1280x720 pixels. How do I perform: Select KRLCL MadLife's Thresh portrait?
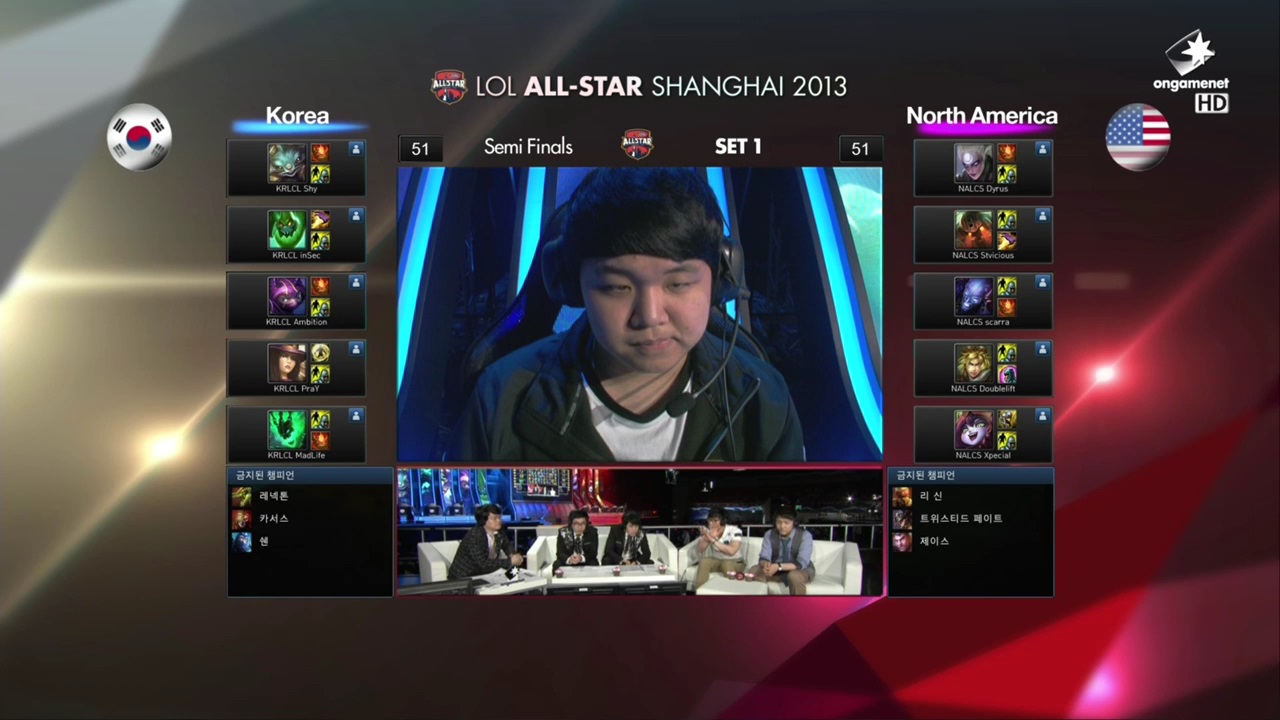[x=286, y=430]
